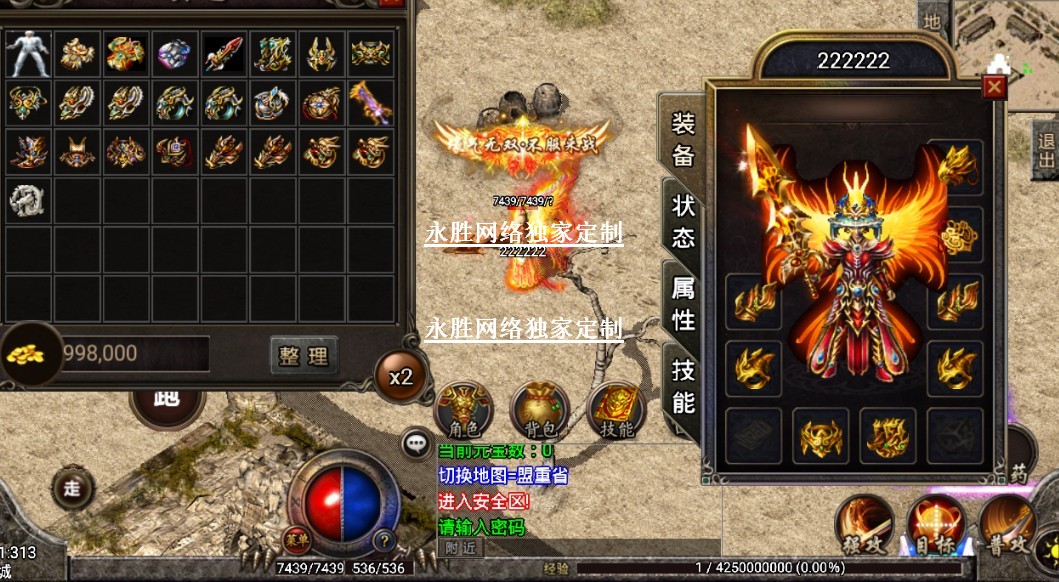Image resolution: width=1059 pixels, height=582 pixels.
Task: Select the white body armor item in the bag
Action: point(29,54)
